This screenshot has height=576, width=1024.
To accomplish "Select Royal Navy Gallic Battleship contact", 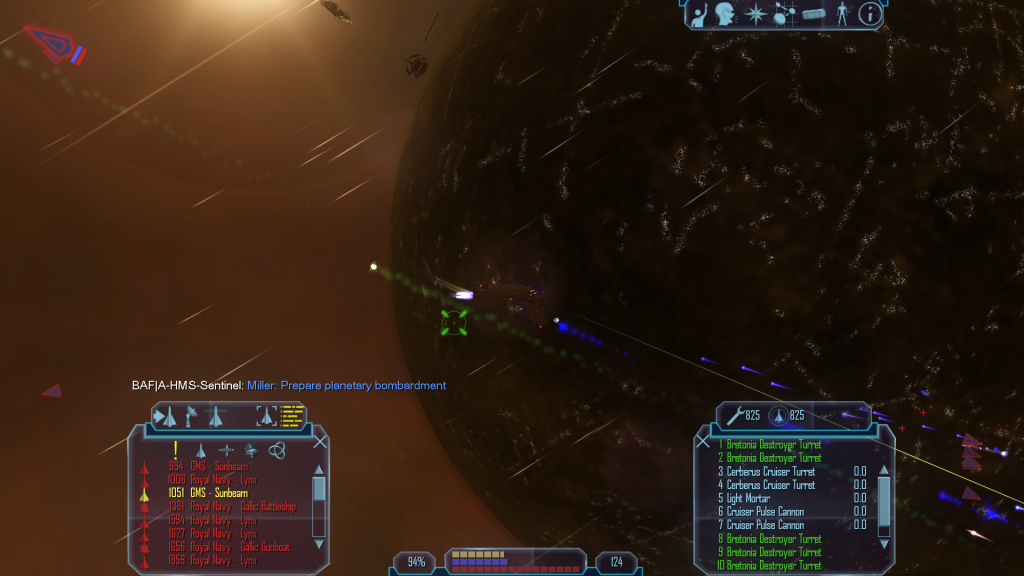I will click(244, 507).
